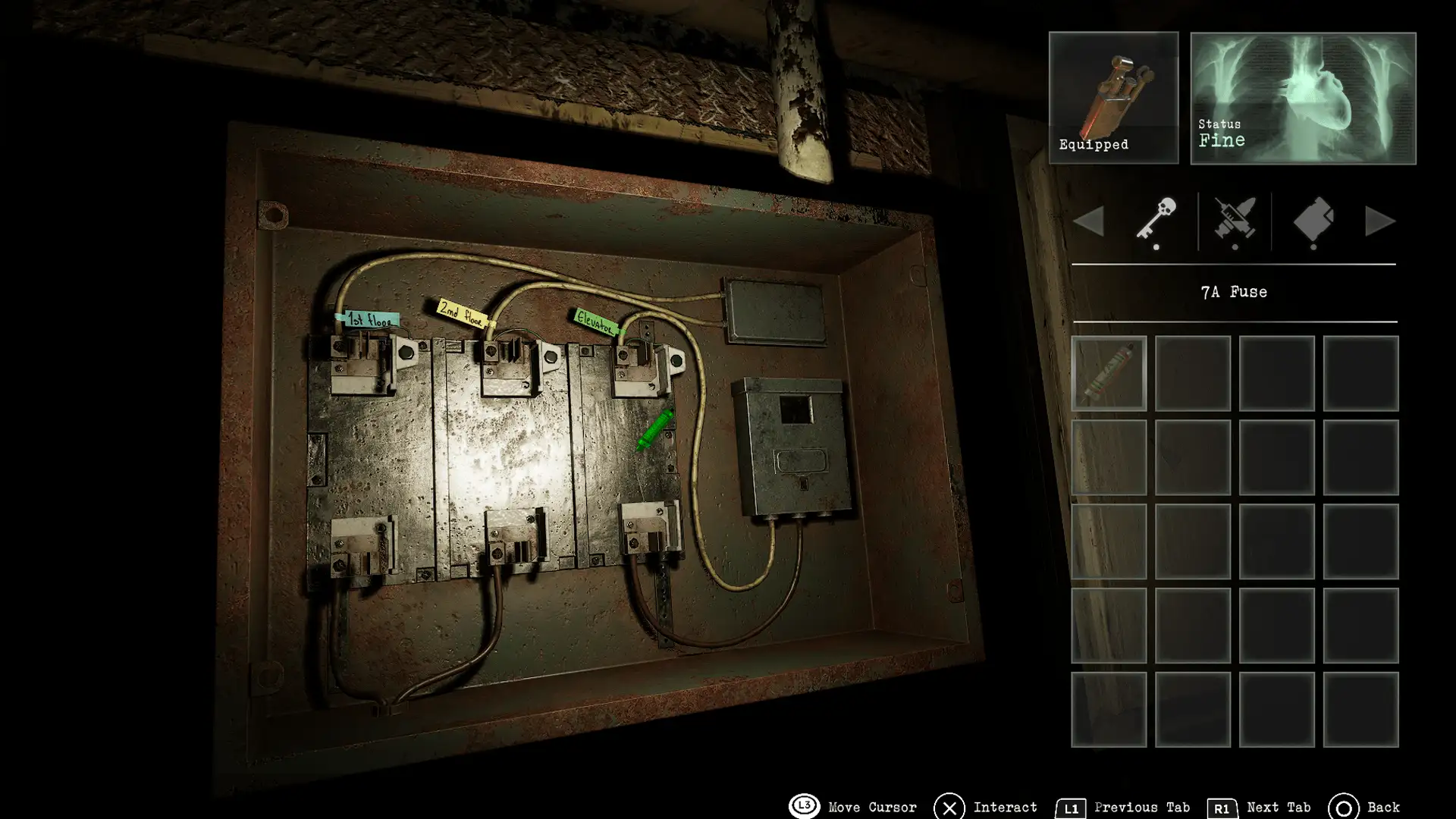View the Status Fine x-ray panel
The width and height of the screenshot is (1456, 819).
(1303, 98)
